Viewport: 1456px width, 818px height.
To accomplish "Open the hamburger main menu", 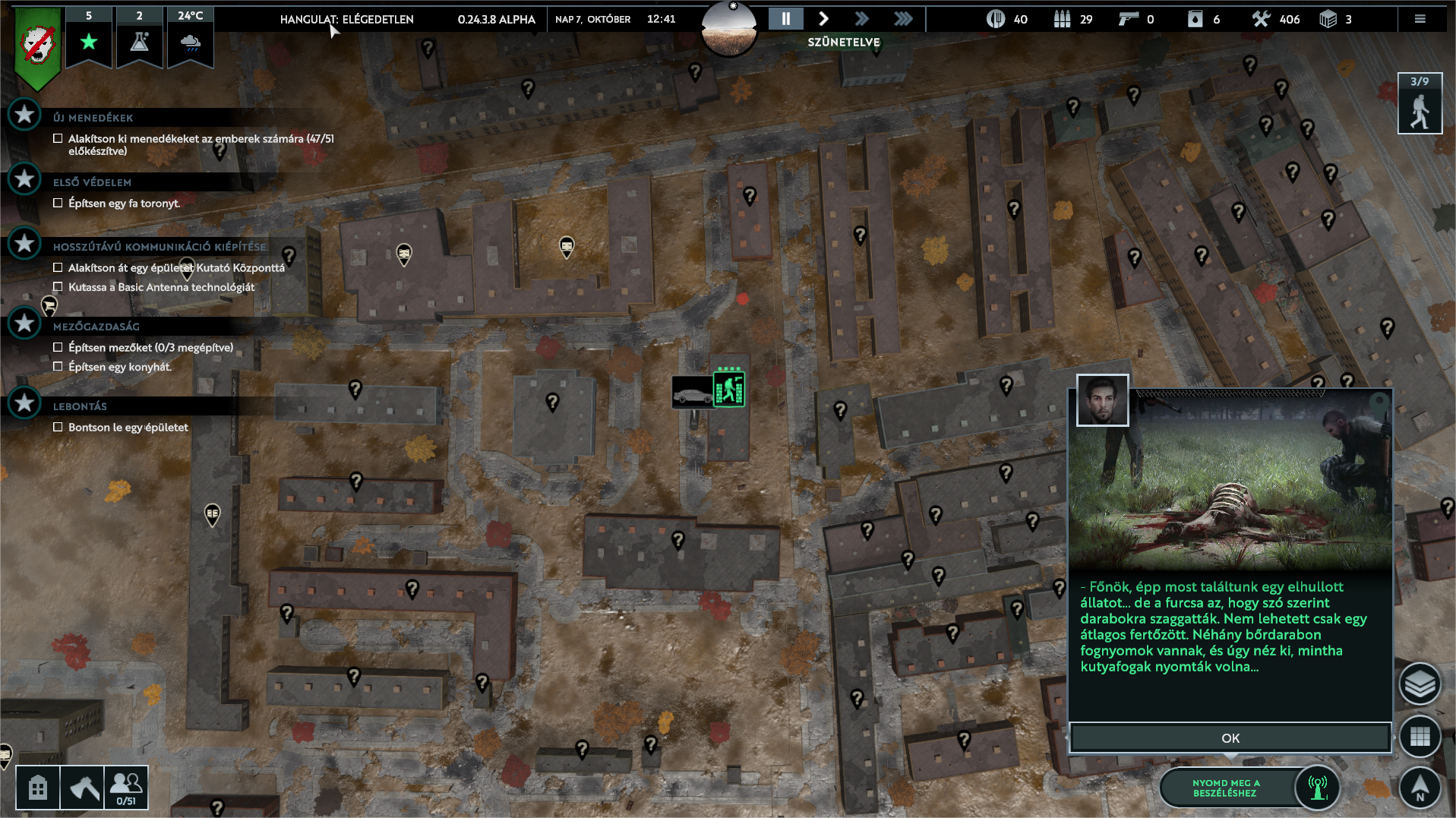I will click(1420, 19).
